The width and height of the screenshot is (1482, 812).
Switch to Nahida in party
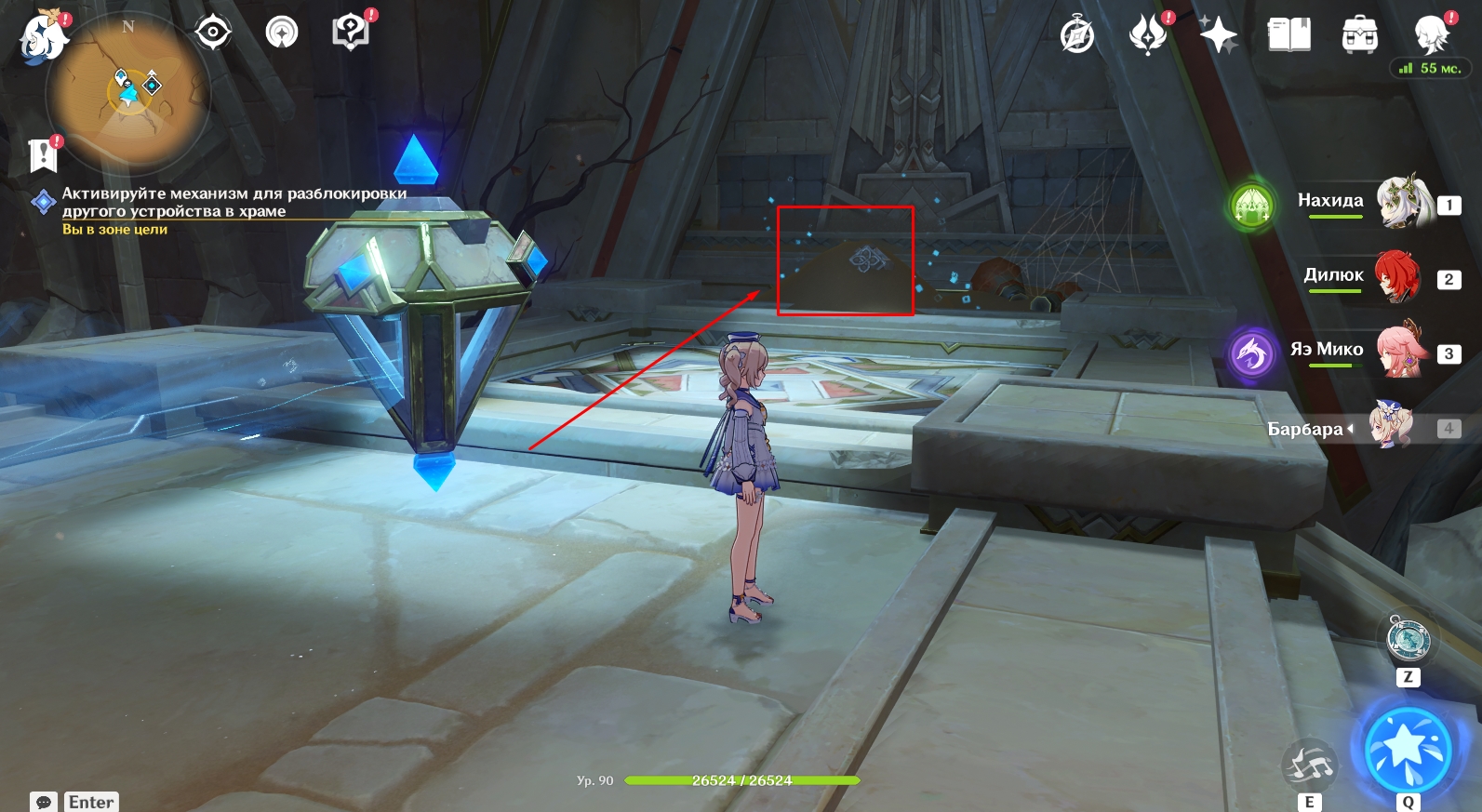click(x=1400, y=201)
